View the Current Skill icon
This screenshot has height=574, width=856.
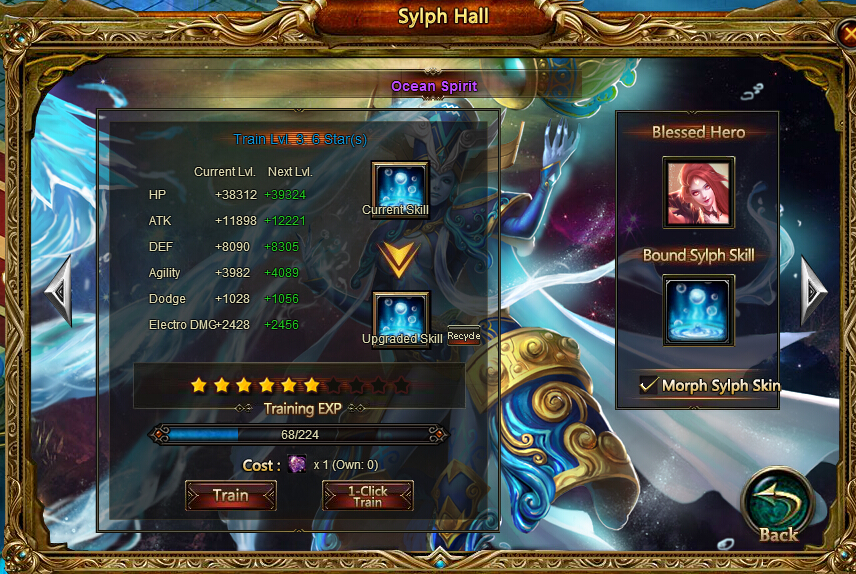[x=400, y=184]
